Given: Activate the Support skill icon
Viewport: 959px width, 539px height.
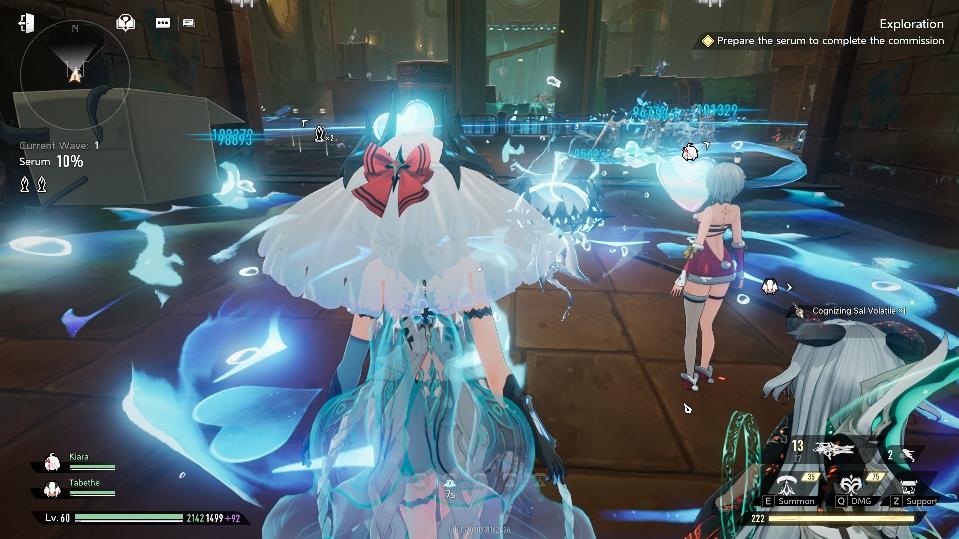Looking at the screenshot, I should pos(911,485).
